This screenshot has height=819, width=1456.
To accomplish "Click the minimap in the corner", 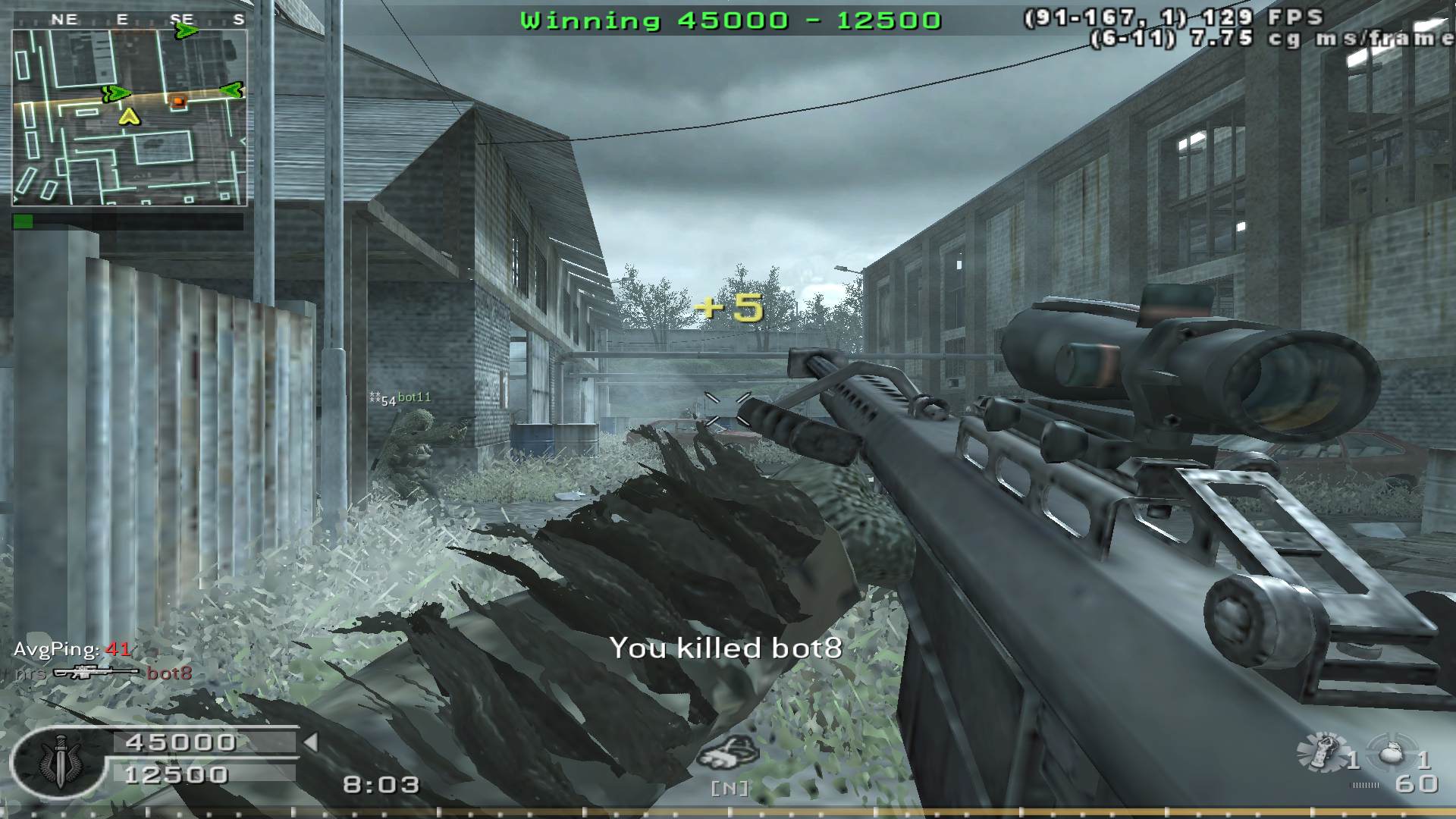I will click(x=130, y=118).
